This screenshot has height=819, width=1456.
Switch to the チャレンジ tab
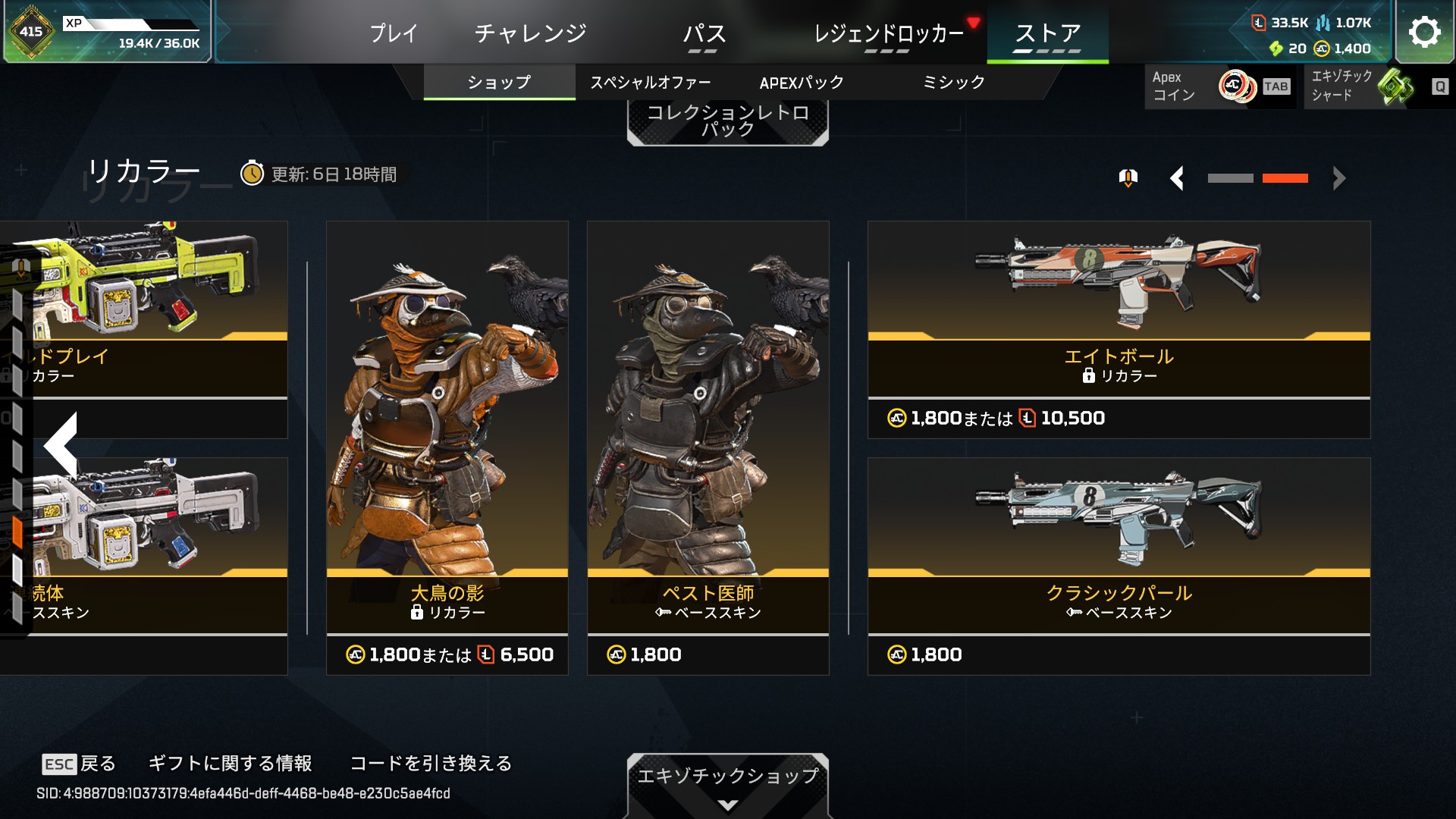click(530, 33)
